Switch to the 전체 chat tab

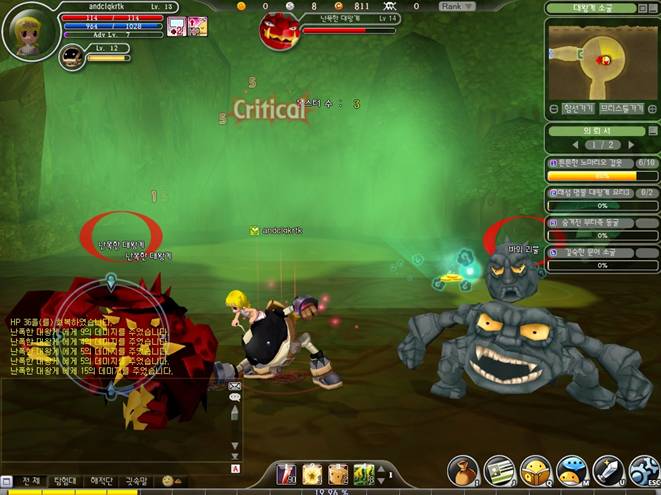coord(32,481)
